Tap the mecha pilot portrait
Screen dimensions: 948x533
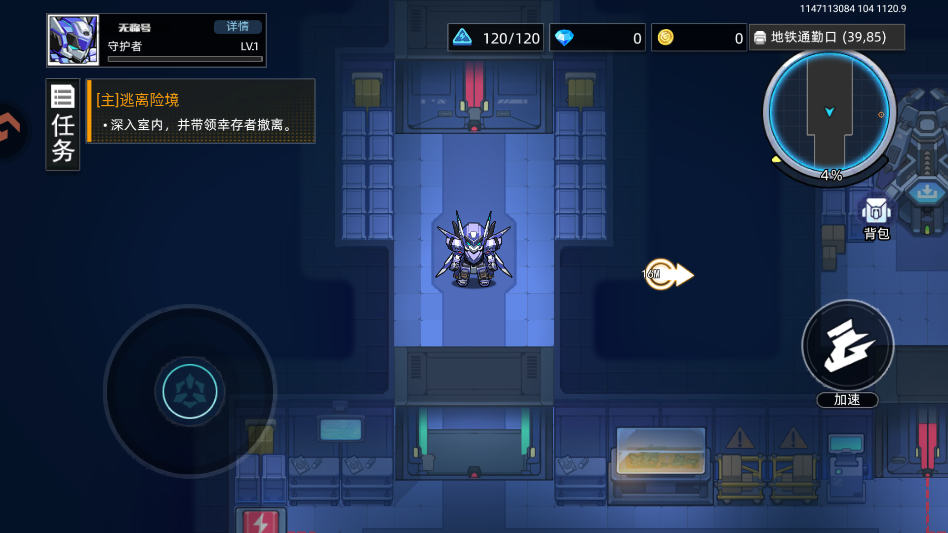click(x=73, y=40)
